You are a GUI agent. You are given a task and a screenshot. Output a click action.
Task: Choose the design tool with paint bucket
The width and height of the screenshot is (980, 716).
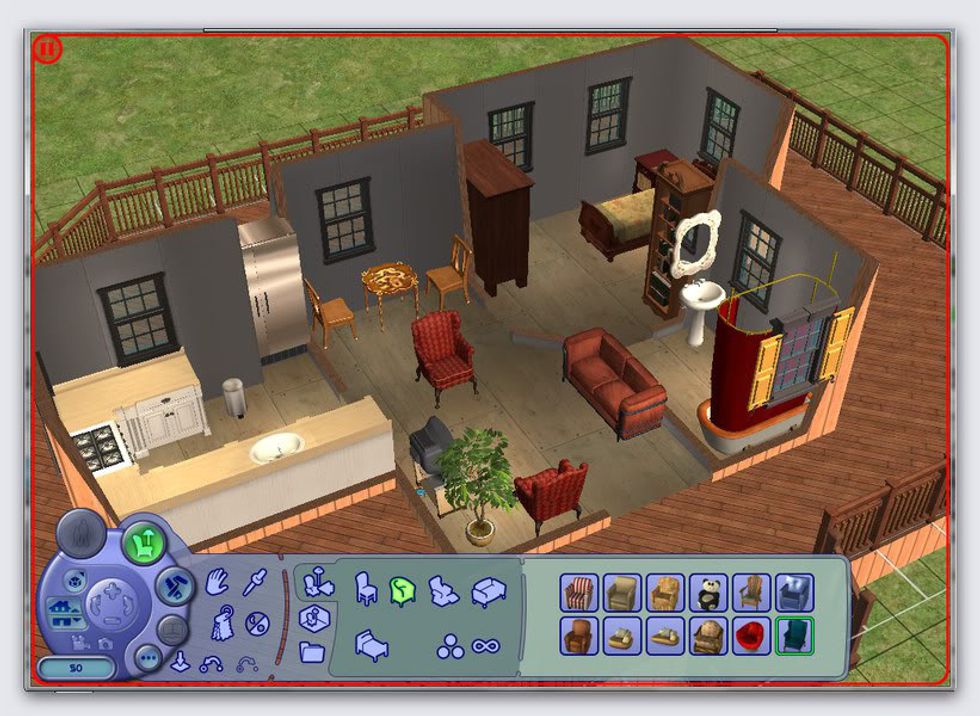[x=221, y=626]
